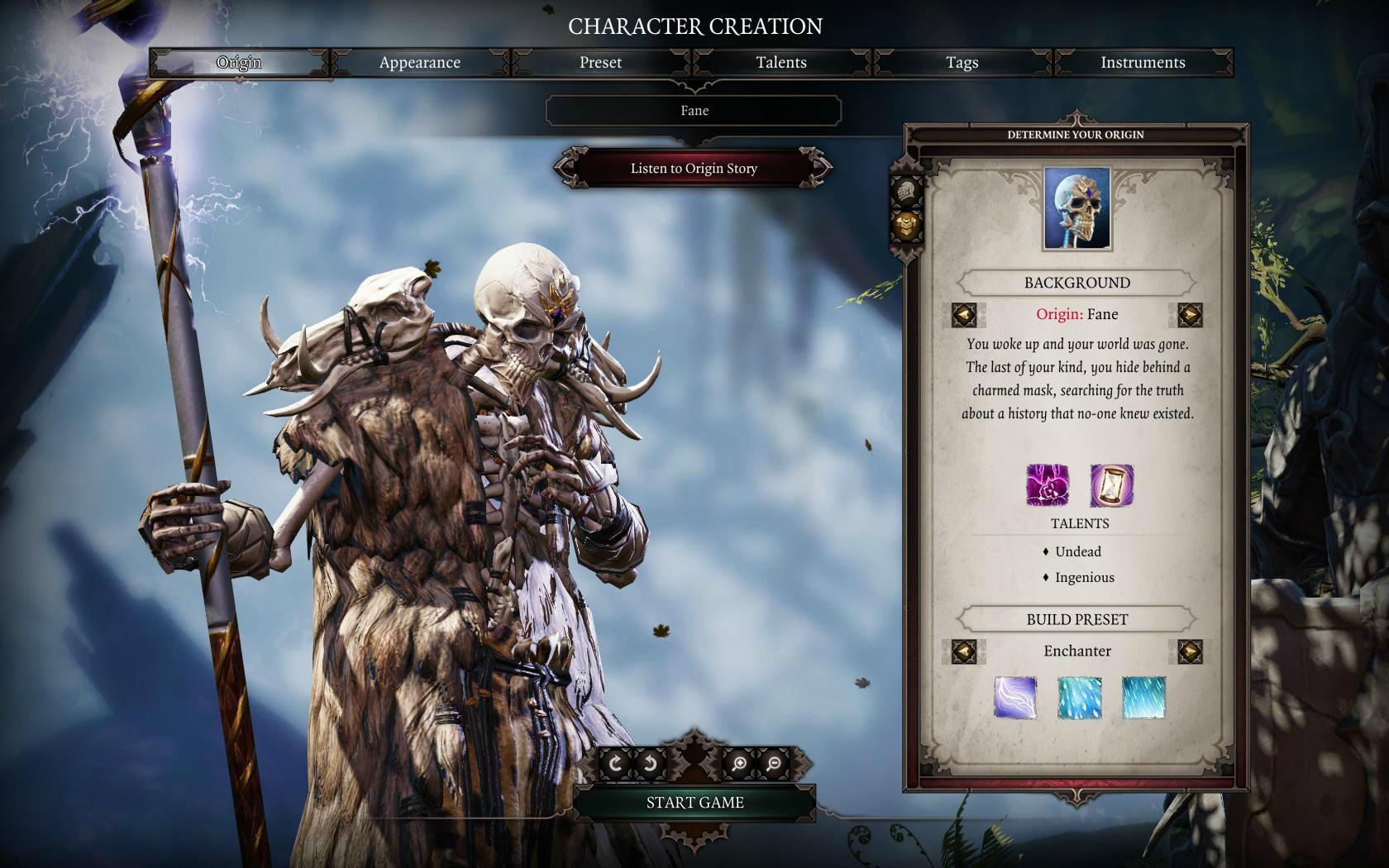Cycle to the next build preset
Image resolution: width=1389 pixels, height=868 pixels.
1190,651
